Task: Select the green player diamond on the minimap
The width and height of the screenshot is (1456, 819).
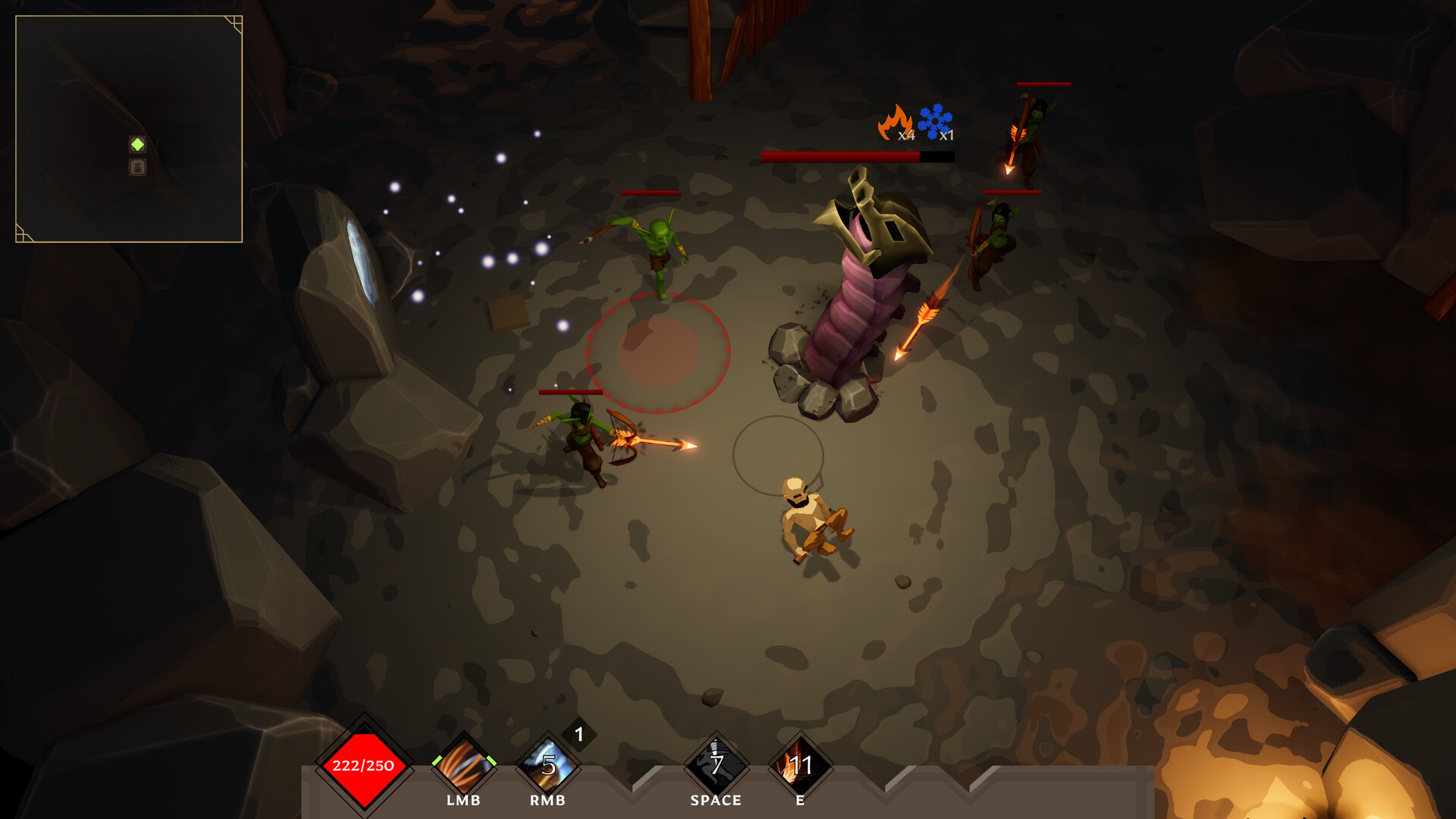Action: pos(137,143)
